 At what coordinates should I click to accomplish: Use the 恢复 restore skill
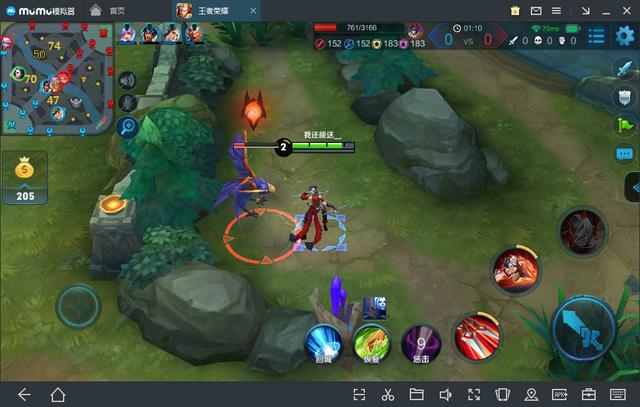point(373,342)
